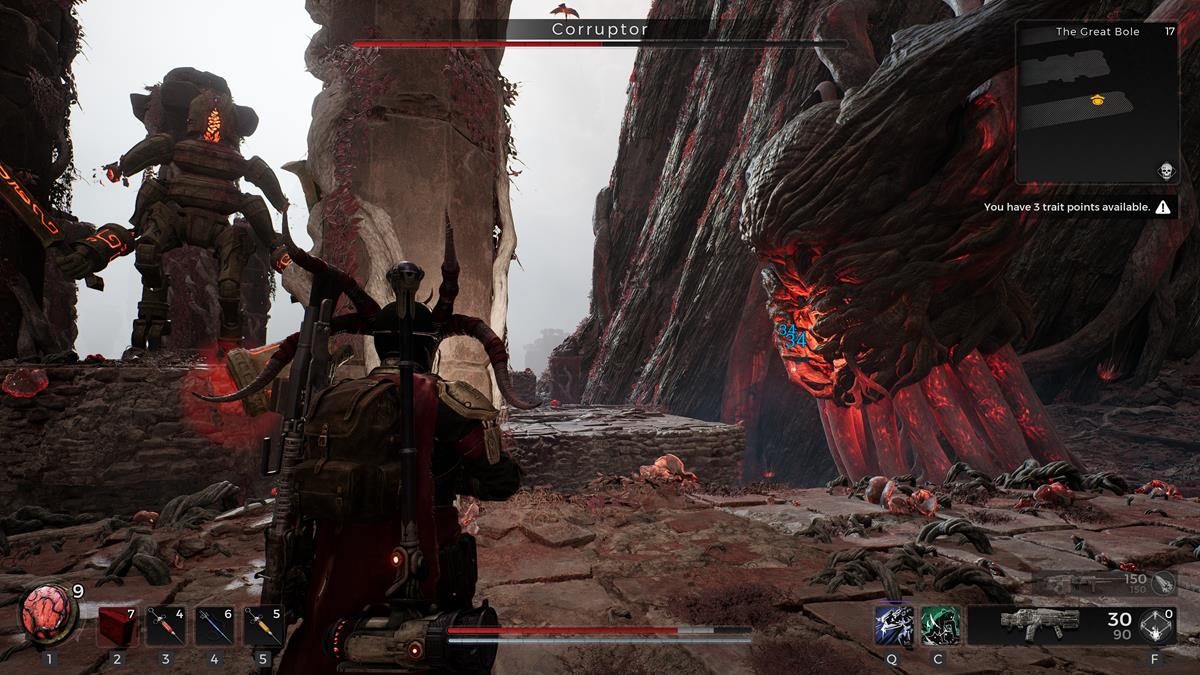Select the equipped assault rifle weapon
Image resolution: width=1200 pixels, height=675 pixels.
(x=1040, y=624)
